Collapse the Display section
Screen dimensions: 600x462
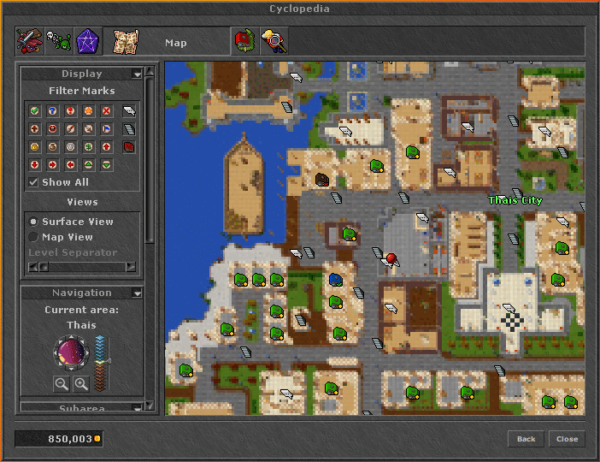click(136, 74)
